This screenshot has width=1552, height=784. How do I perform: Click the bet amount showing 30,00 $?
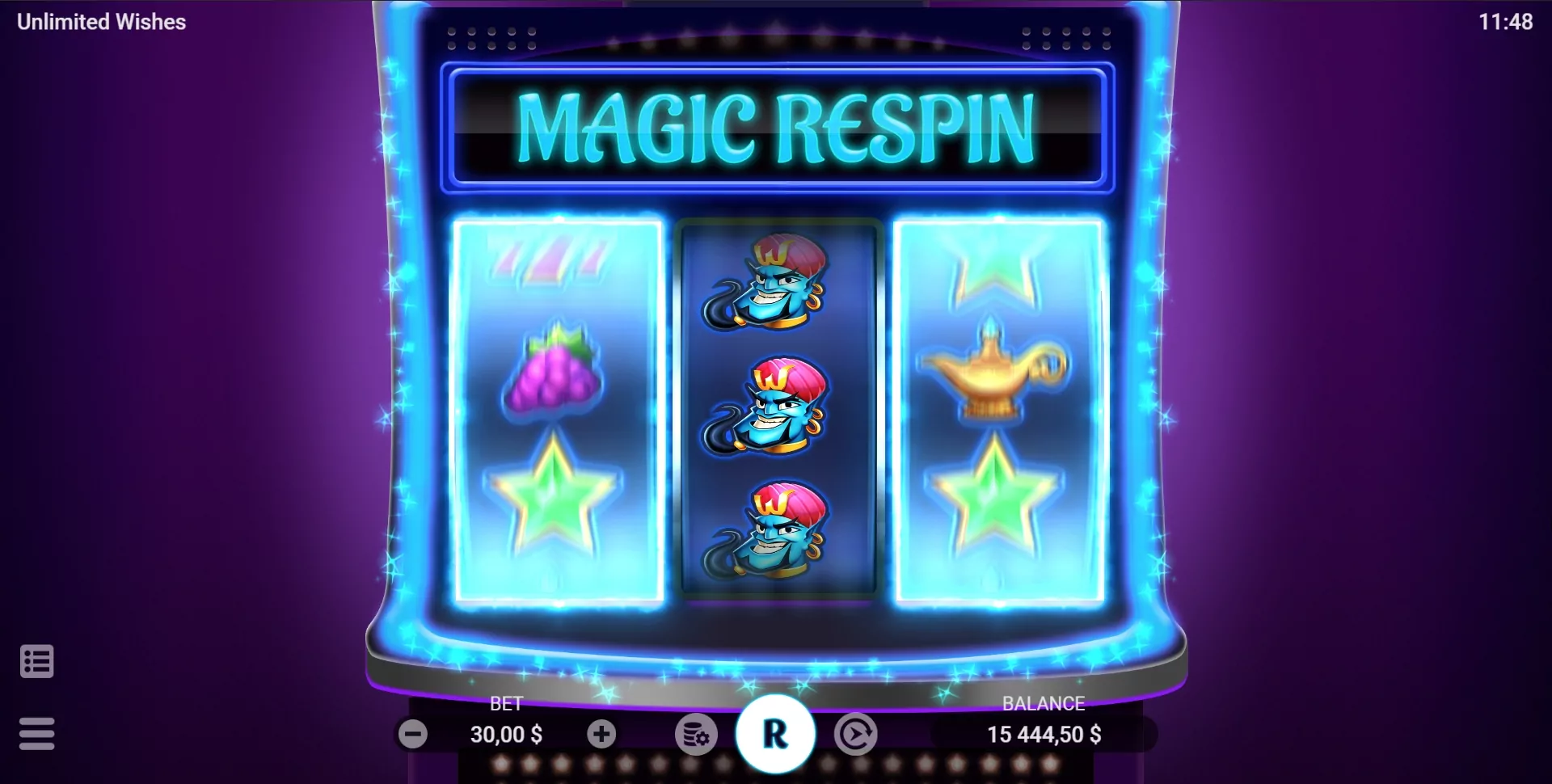pyautogui.click(x=507, y=735)
